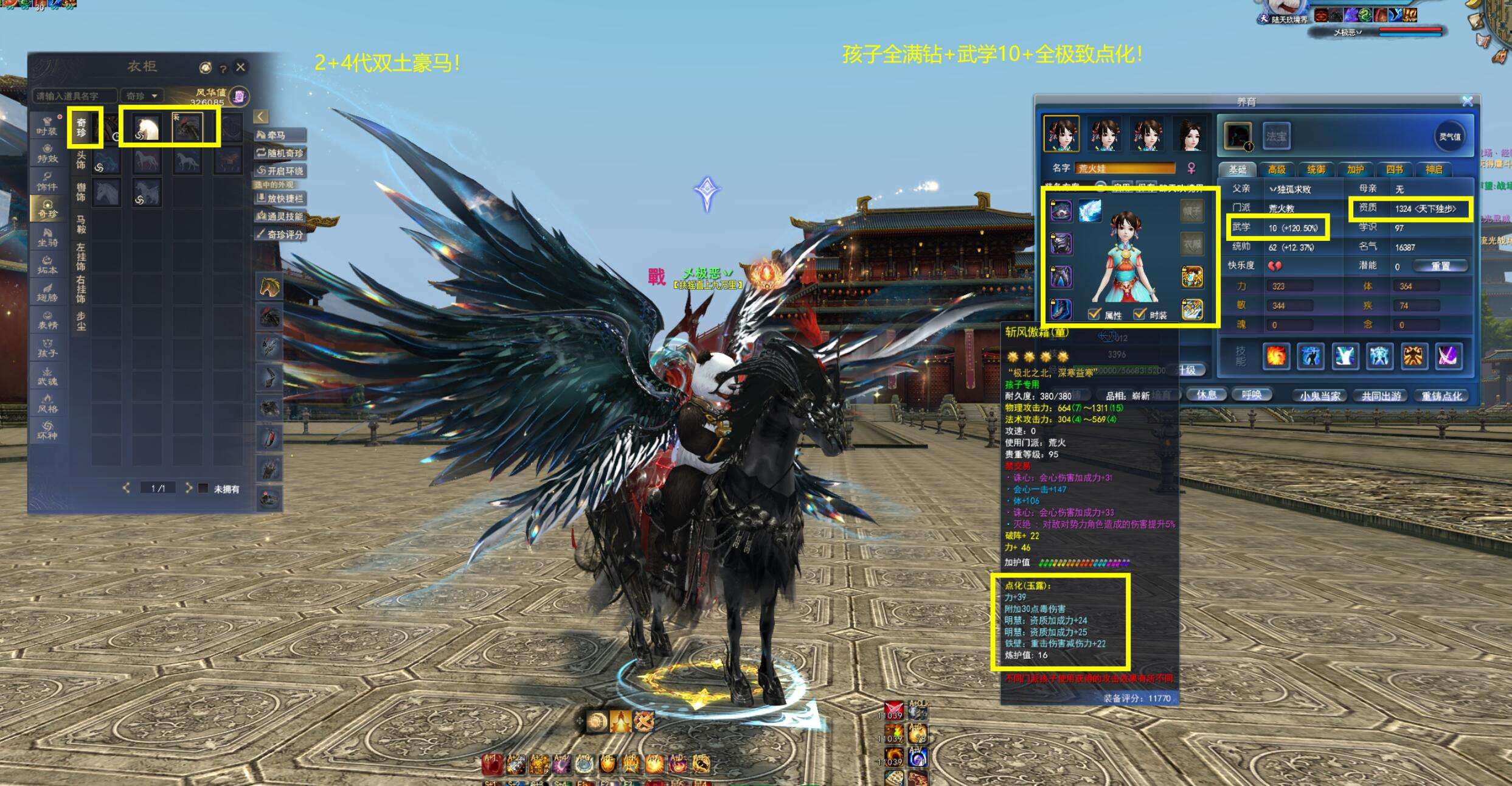Select the flame swirl child skill icon
The width and height of the screenshot is (1512, 786).
tap(1275, 356)
